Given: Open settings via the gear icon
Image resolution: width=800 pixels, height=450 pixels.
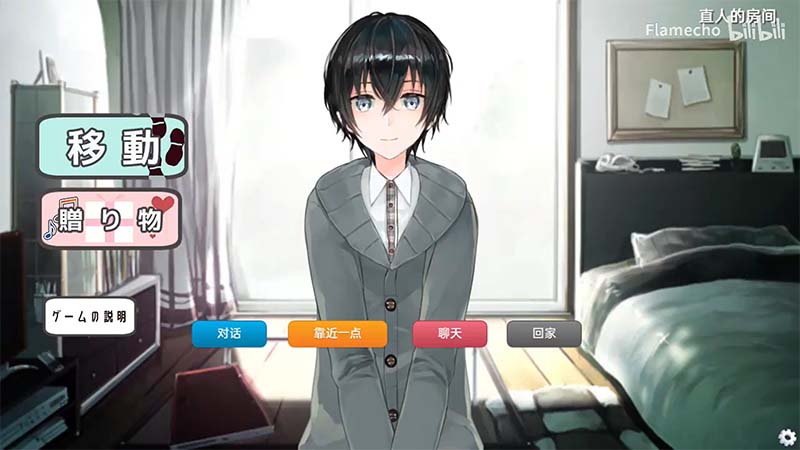Looking at the screenshot, I should pos(786,436).
